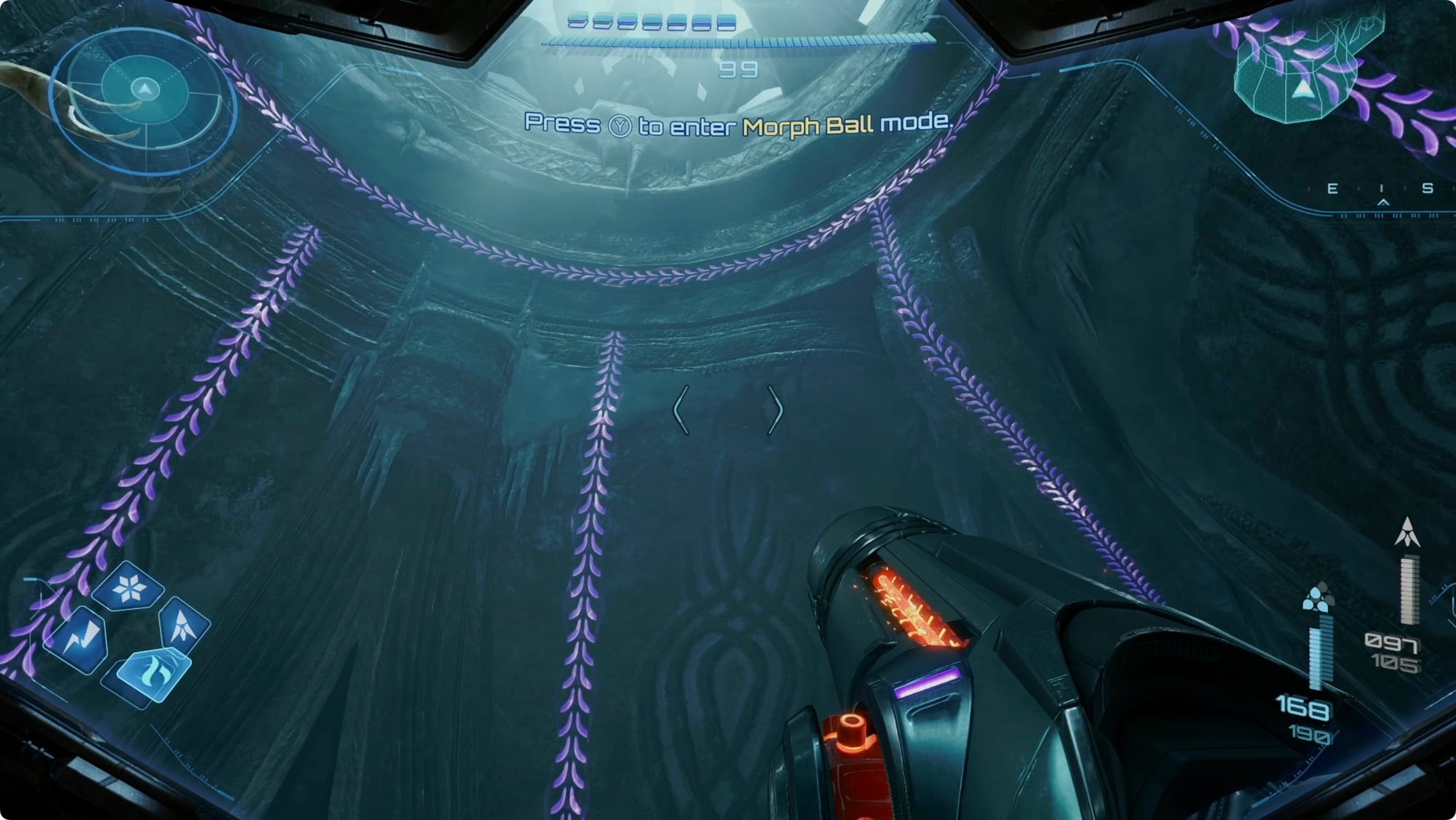Click the missile icon above the grey gauge

coord(1407,533)
